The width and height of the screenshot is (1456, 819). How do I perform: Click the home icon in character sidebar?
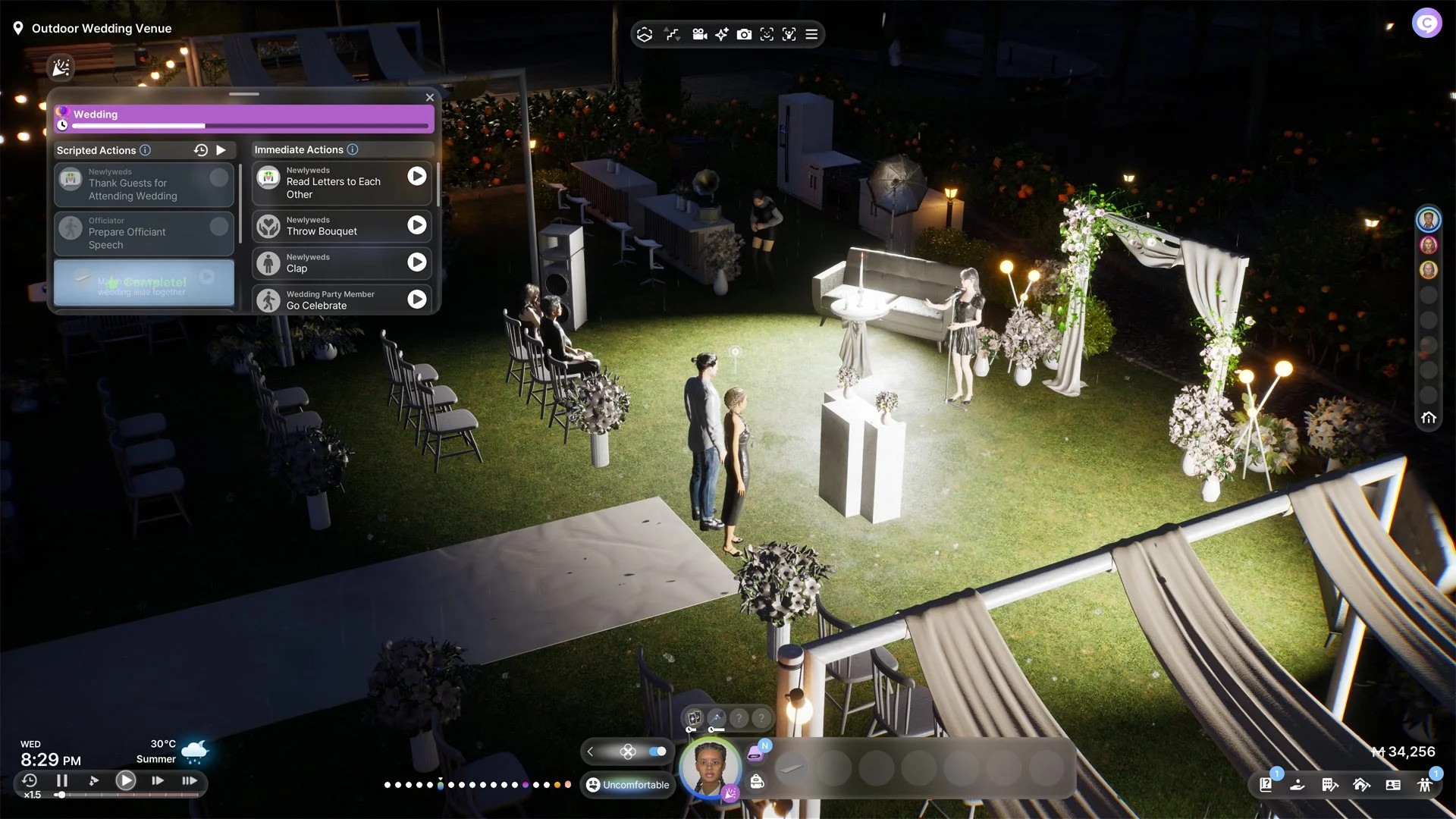tap(1429, 418)
